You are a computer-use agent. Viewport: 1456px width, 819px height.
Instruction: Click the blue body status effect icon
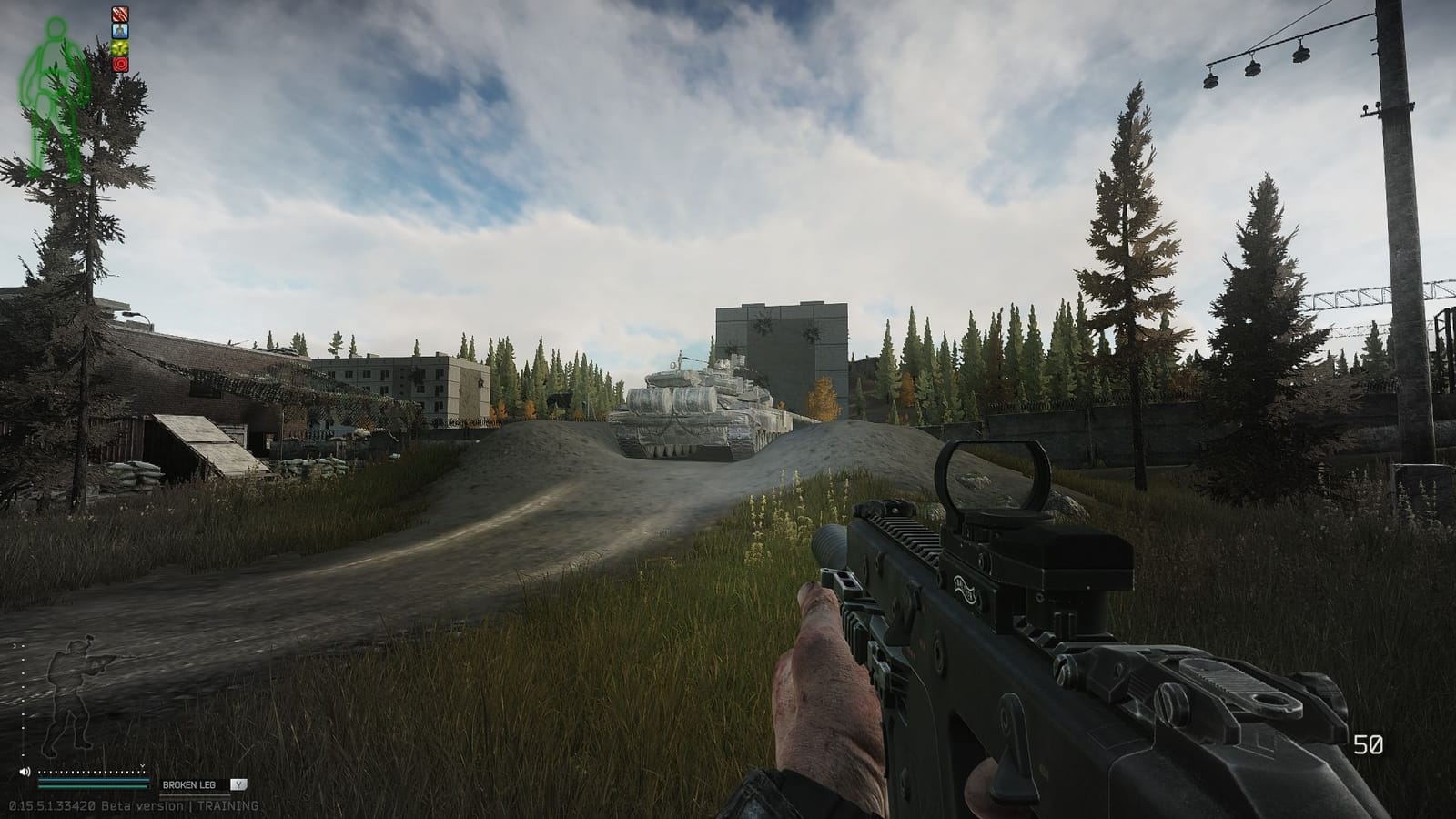point(120,31)
